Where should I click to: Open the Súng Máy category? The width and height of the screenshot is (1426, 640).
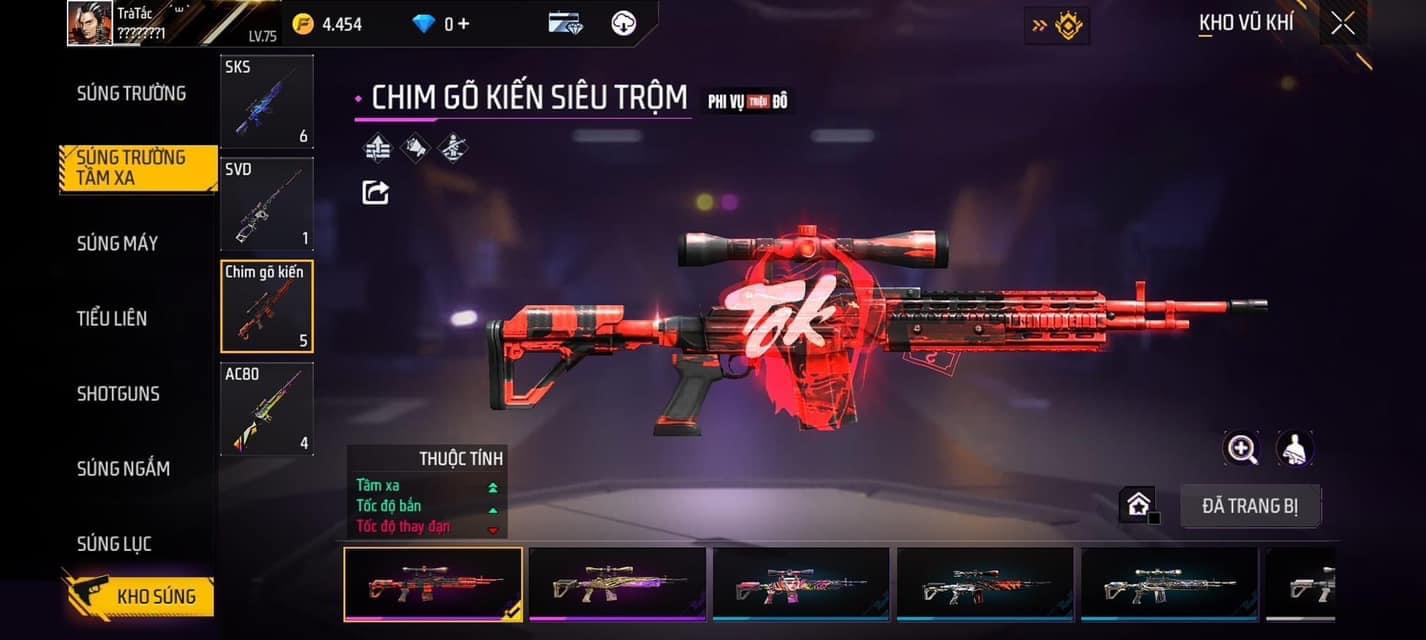(117, 243)
